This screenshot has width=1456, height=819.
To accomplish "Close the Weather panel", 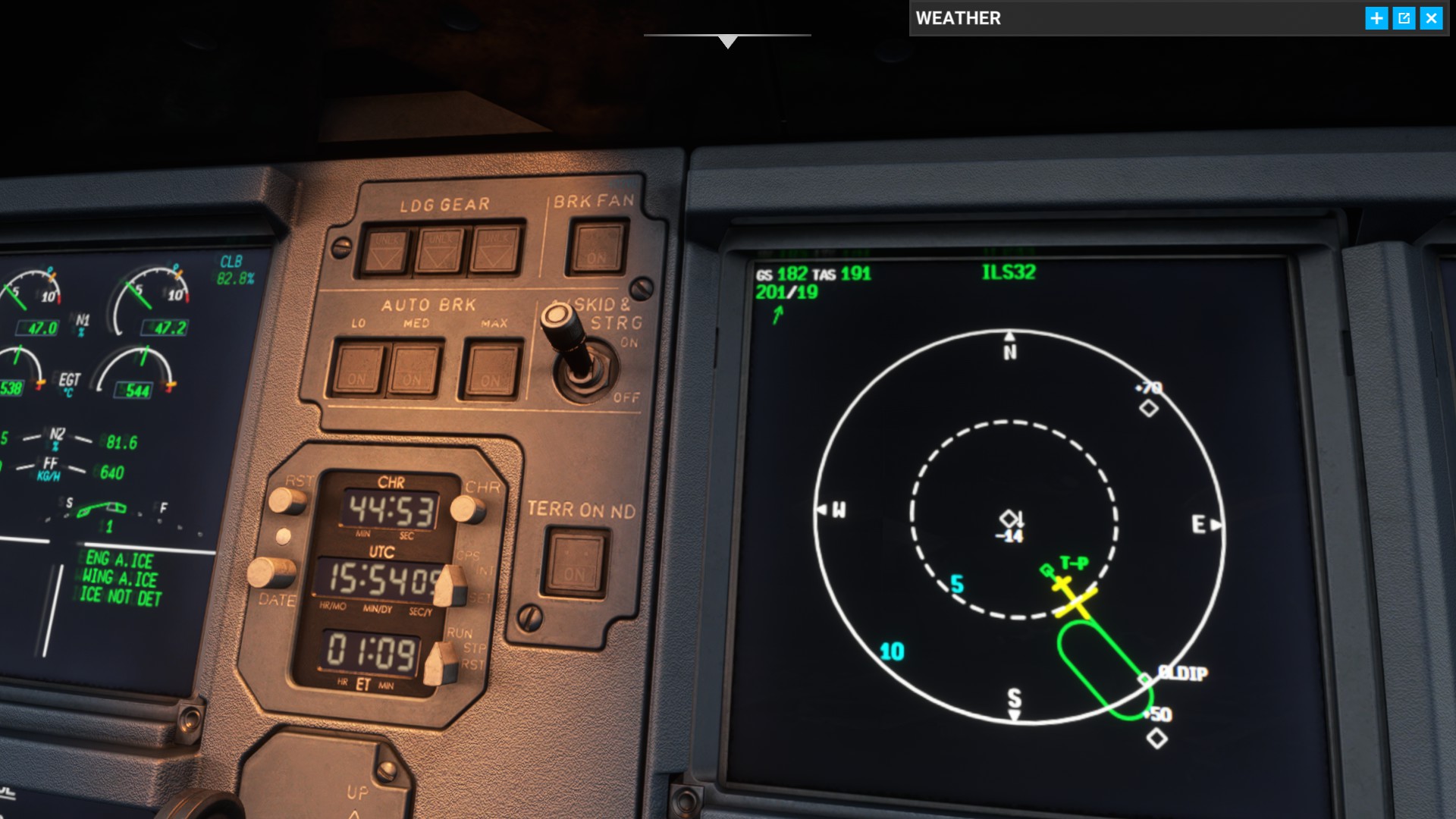I will click(x=1431, y=18).
